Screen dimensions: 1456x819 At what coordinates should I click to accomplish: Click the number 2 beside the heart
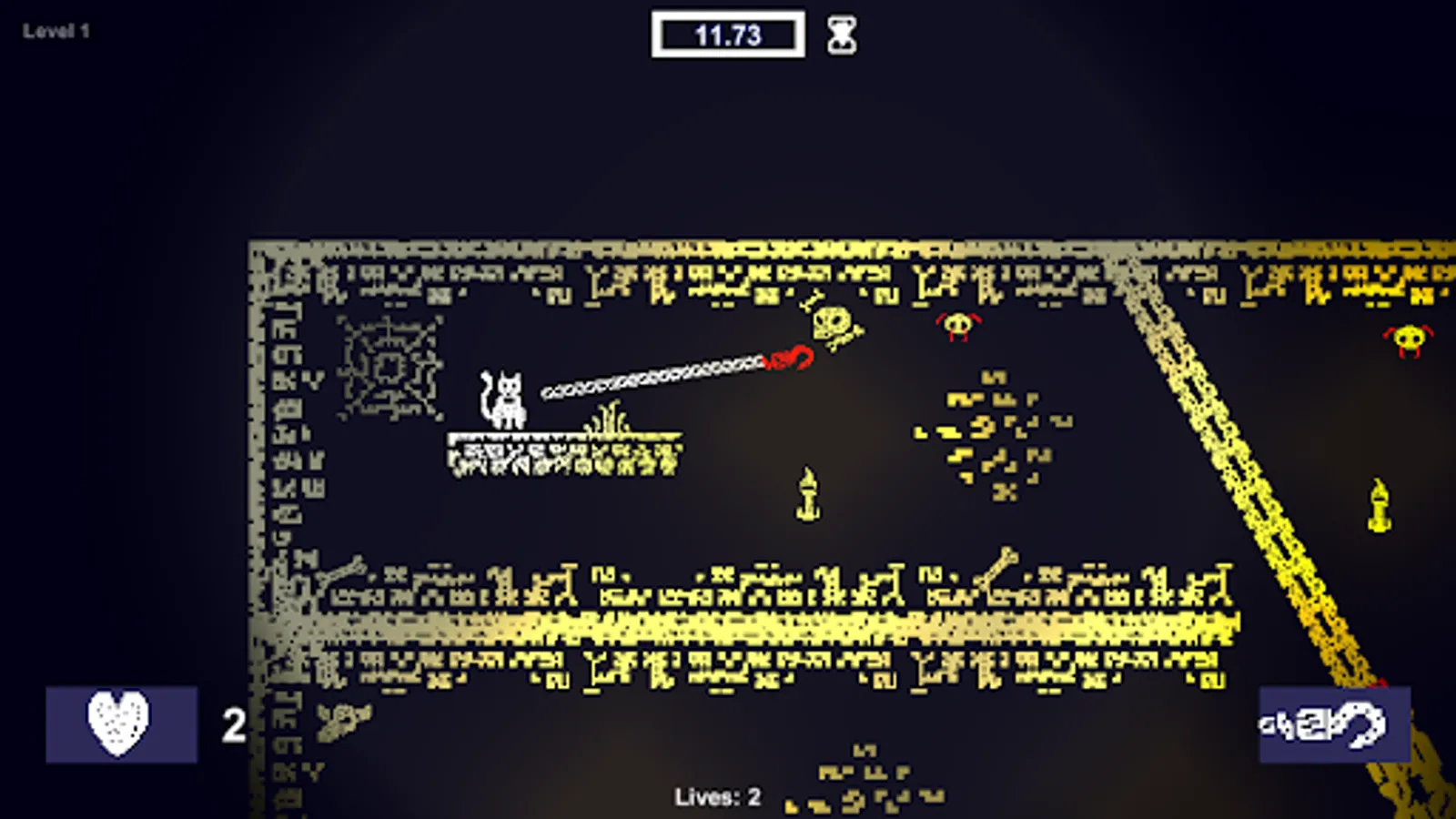234,722
